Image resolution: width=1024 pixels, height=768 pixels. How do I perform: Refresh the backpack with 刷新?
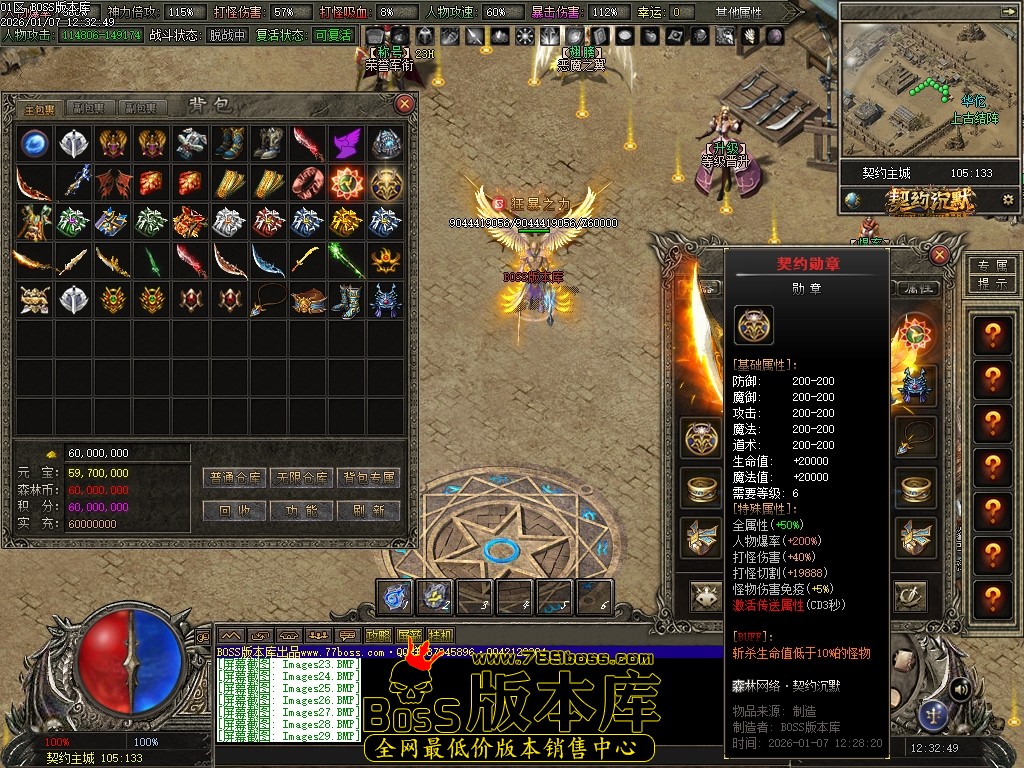368,510
